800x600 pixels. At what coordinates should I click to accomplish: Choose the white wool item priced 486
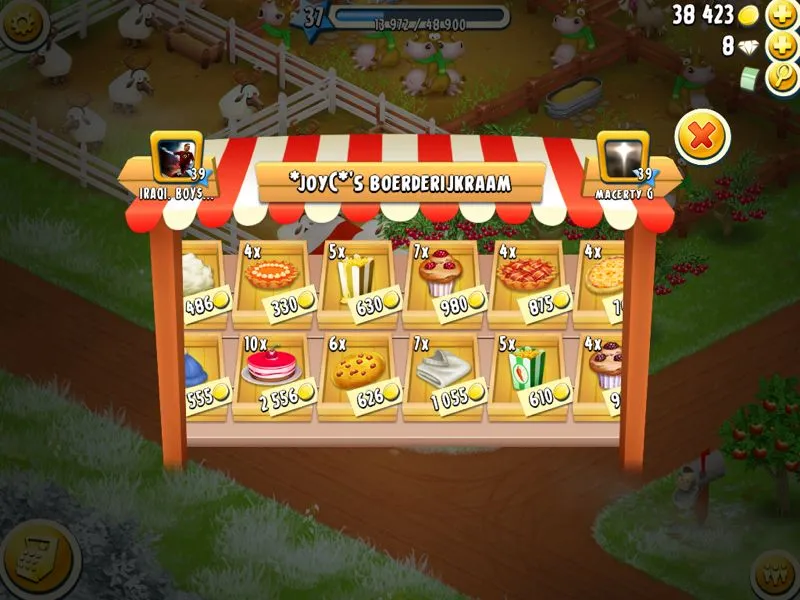pos(204,282)
